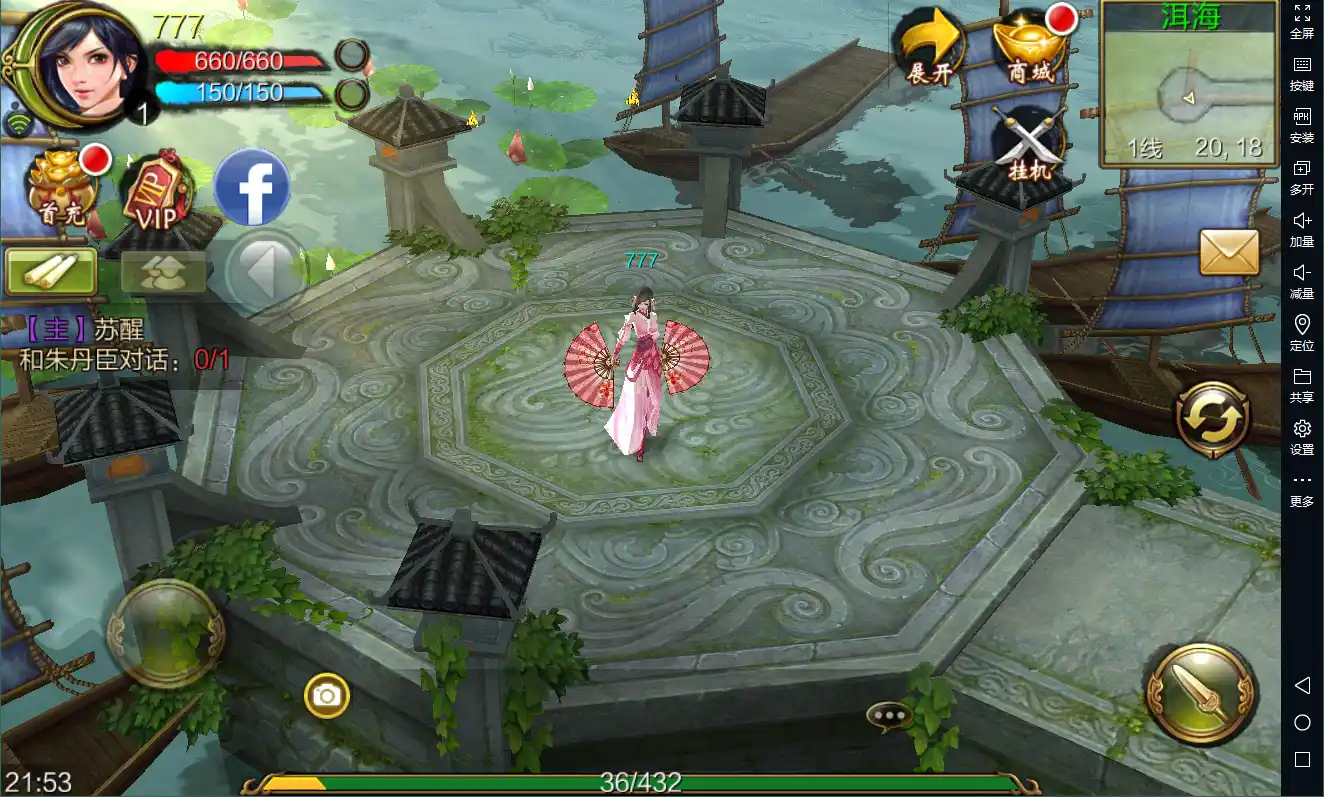Attack with the sword skill button

coord(1199,691)
